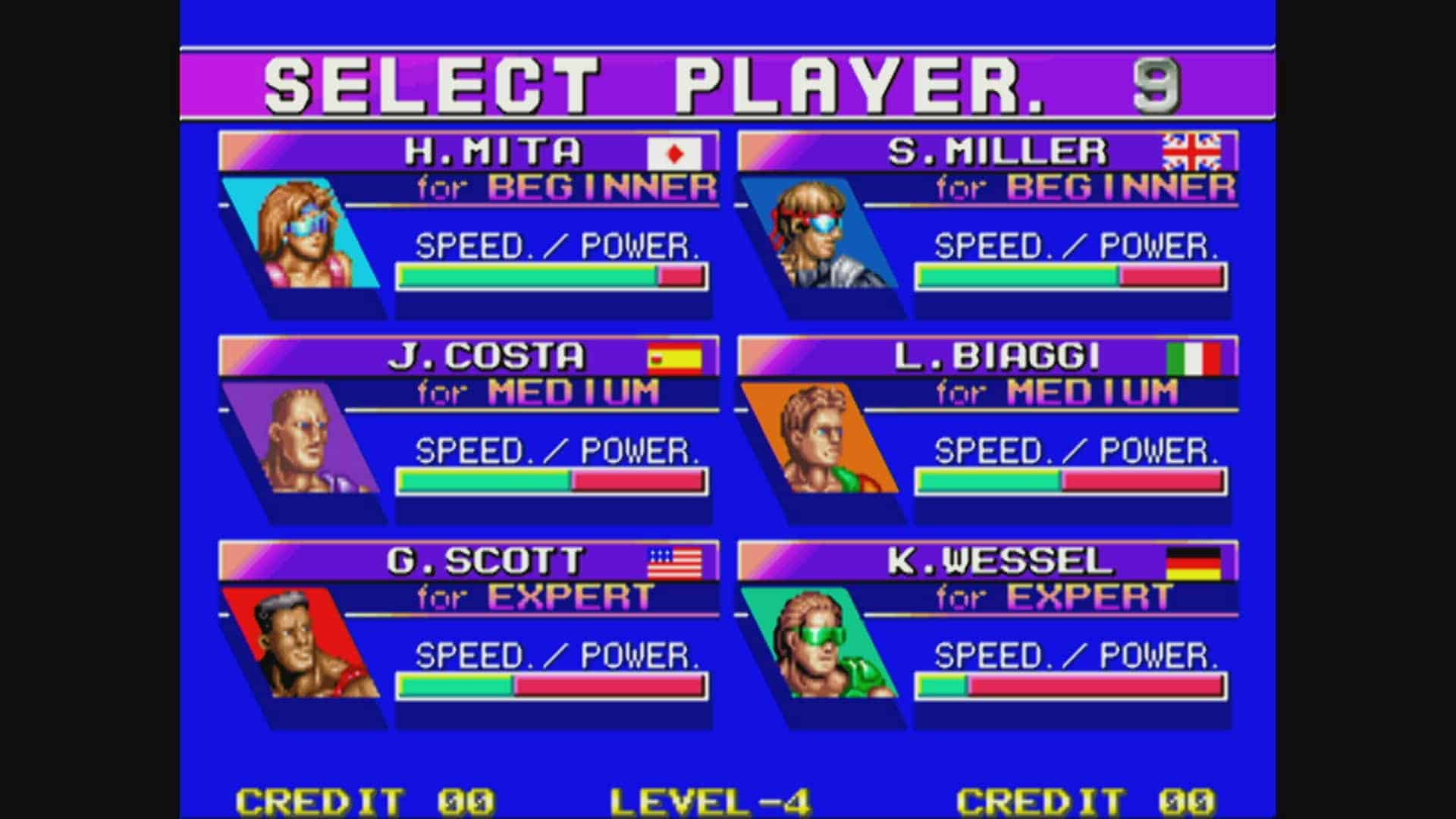Click the Spanish flag beside J.COSTA
The image size is (1456, 819).
tap(673, 358)
